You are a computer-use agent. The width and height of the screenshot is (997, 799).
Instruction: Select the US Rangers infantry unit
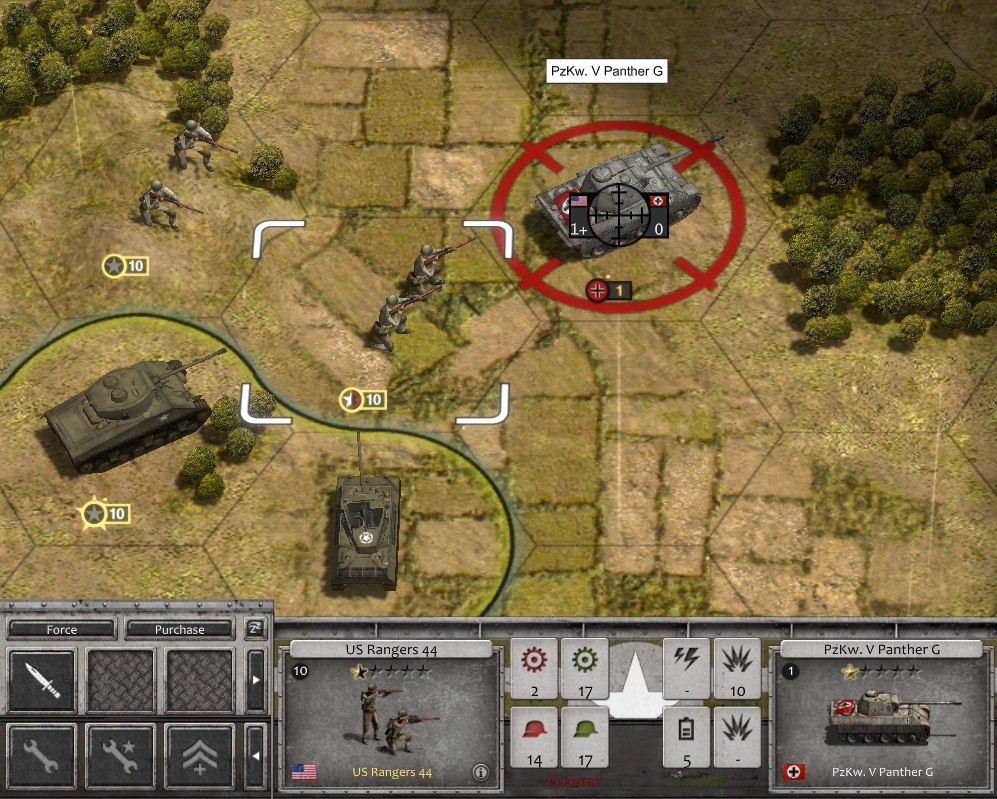tap(410, 295)
